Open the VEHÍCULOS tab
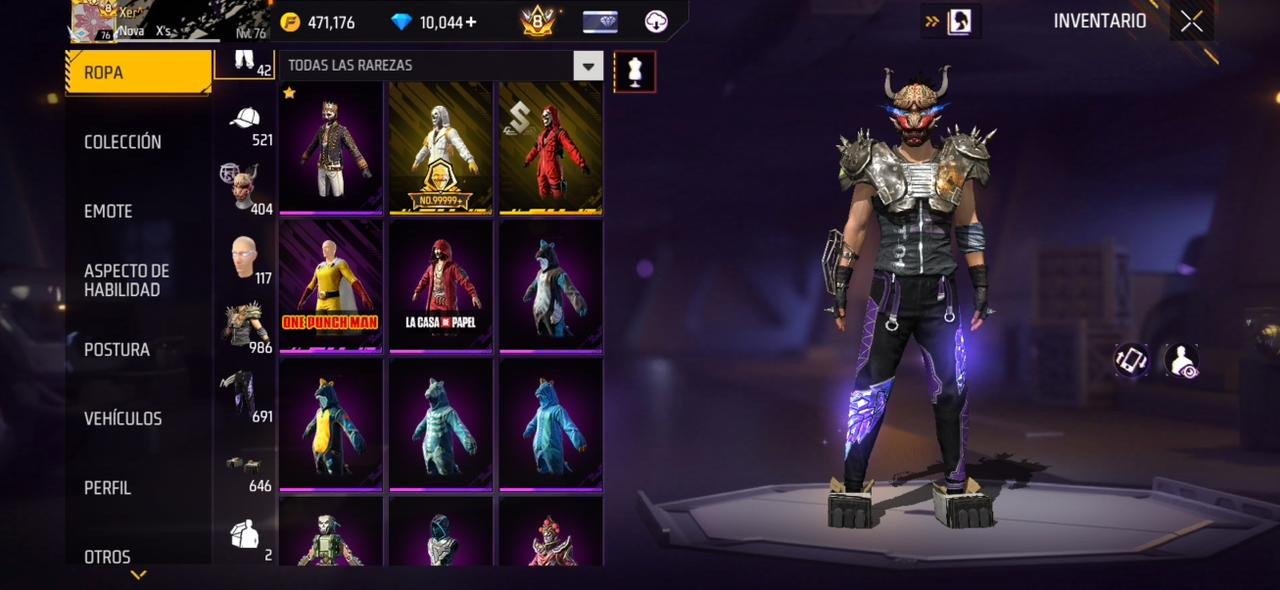The height and width of the screenshot is (590, 1280). click(x=122, y=419)
